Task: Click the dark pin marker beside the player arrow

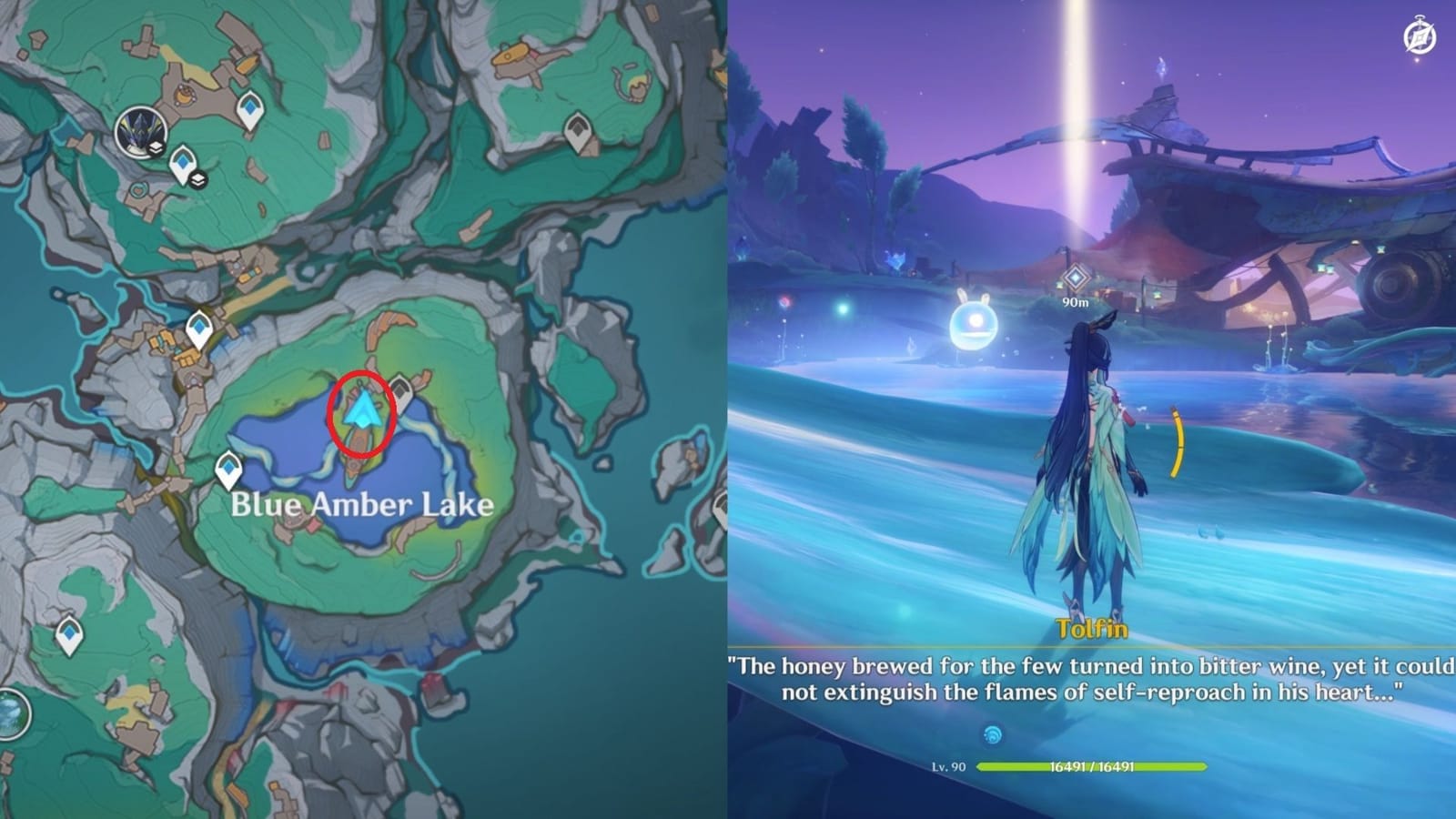Action: [401, 390]
